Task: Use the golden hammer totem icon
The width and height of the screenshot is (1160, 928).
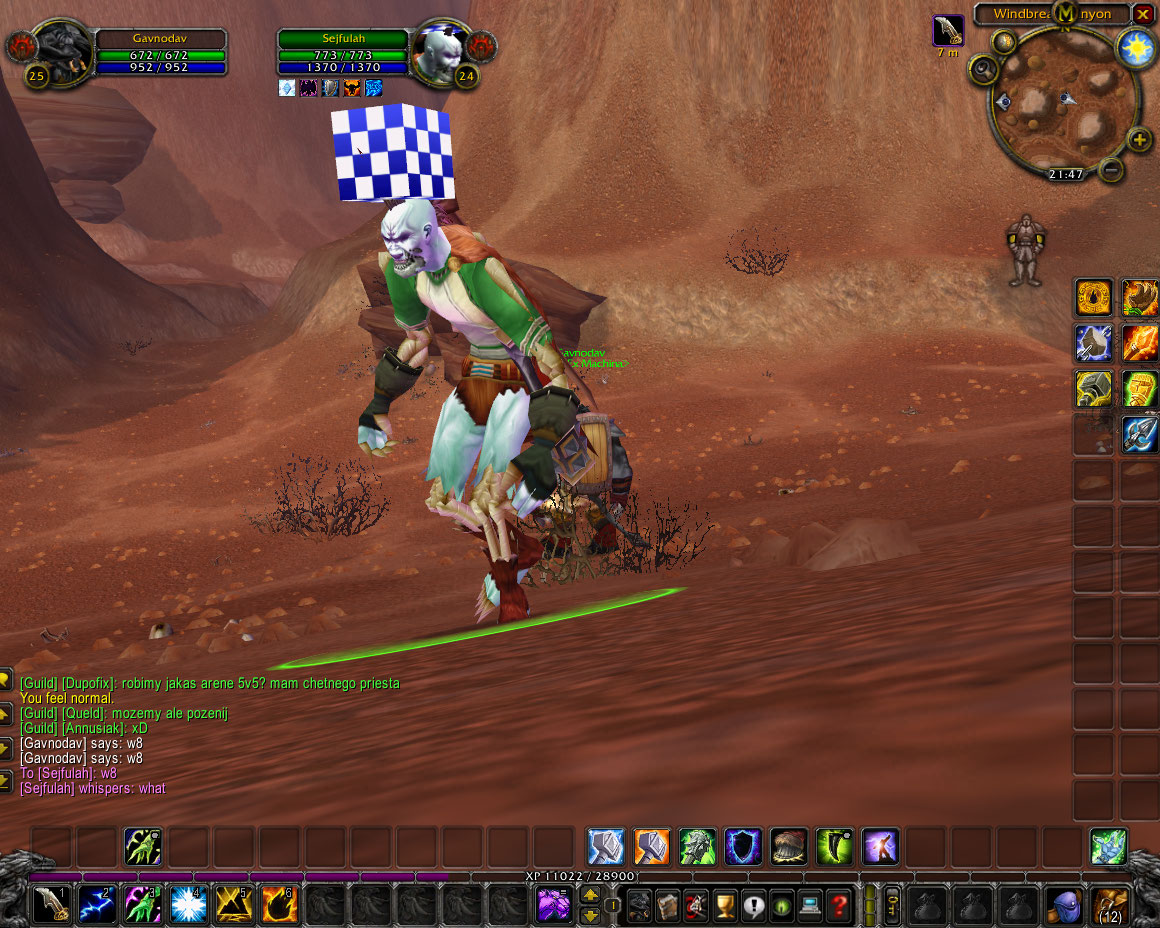Action: [x=1094, y=388]
